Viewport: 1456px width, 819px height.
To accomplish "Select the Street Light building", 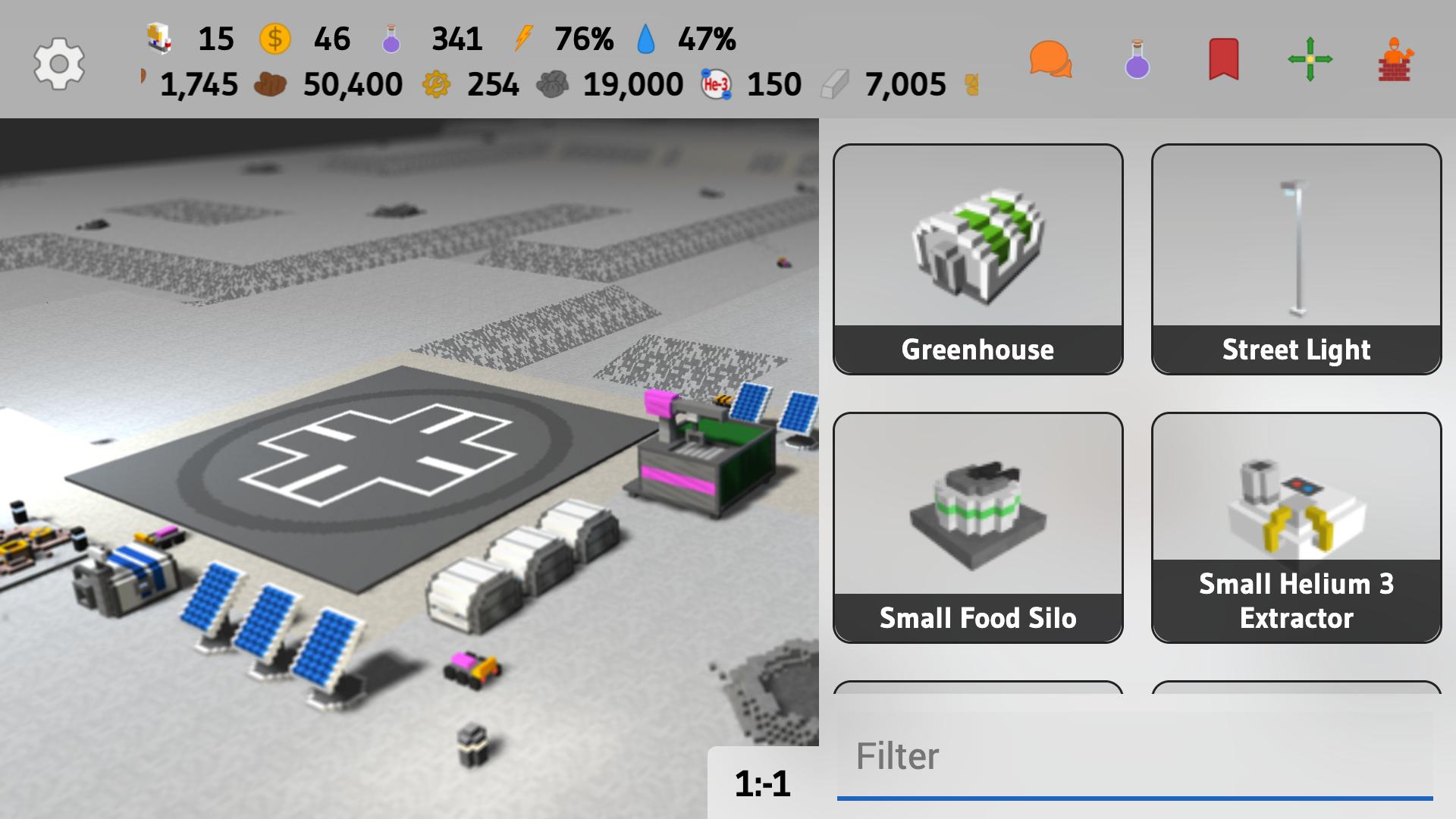I will (1294, 258).
